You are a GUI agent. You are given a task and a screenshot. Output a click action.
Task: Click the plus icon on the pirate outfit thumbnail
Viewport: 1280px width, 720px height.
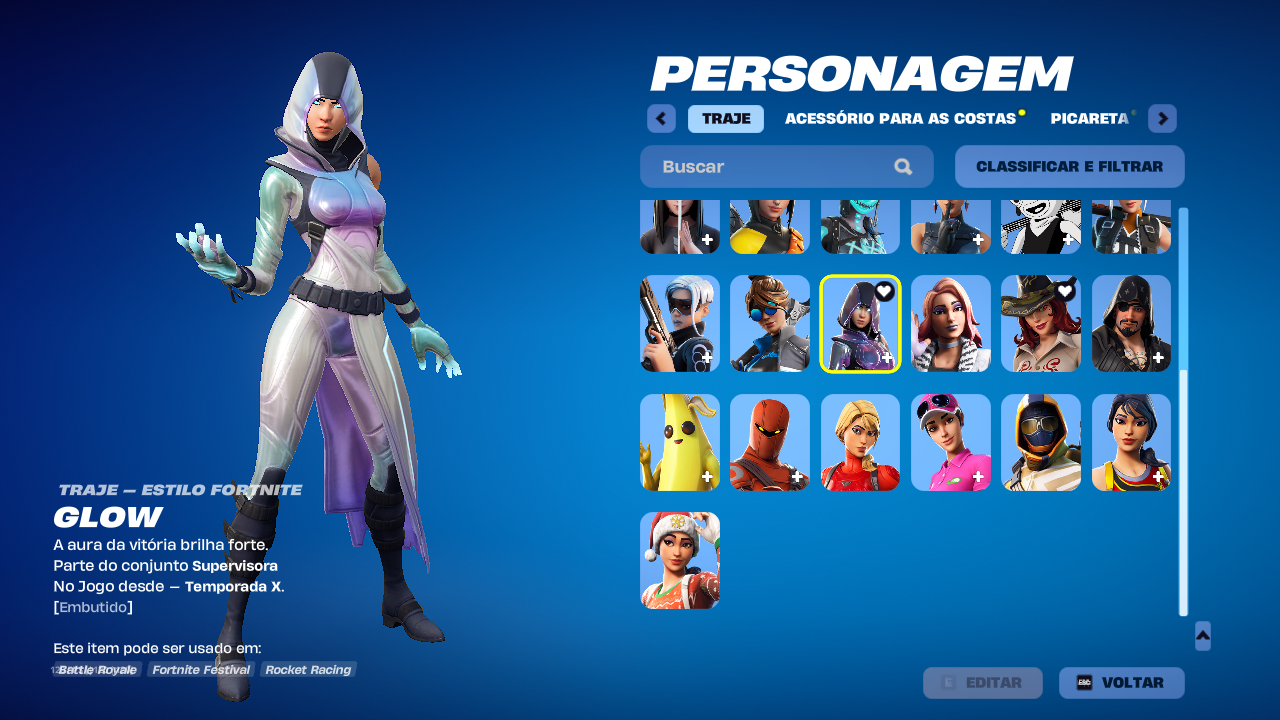(x=1156, y=356)
